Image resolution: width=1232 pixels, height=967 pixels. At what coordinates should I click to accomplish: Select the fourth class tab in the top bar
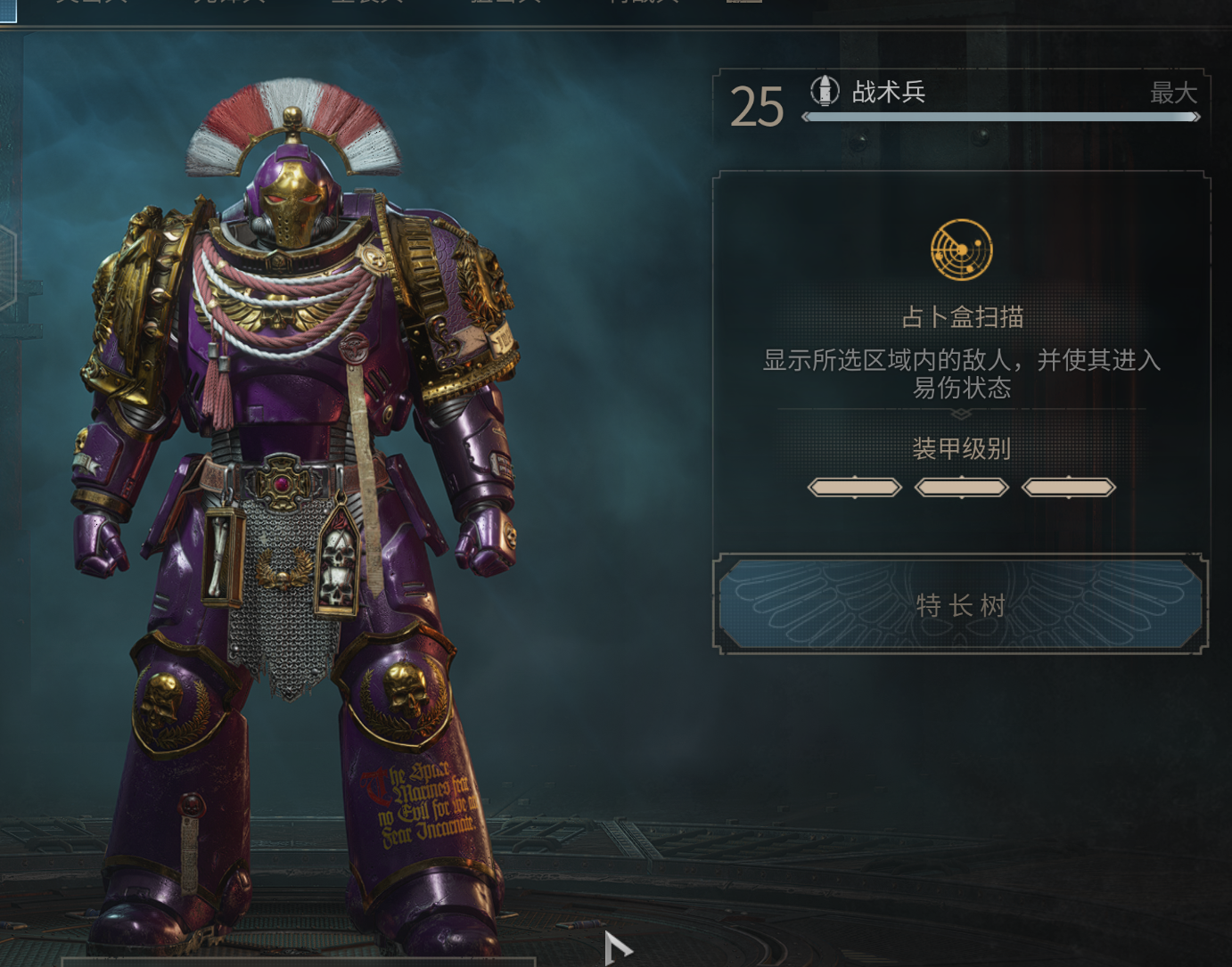504,4
